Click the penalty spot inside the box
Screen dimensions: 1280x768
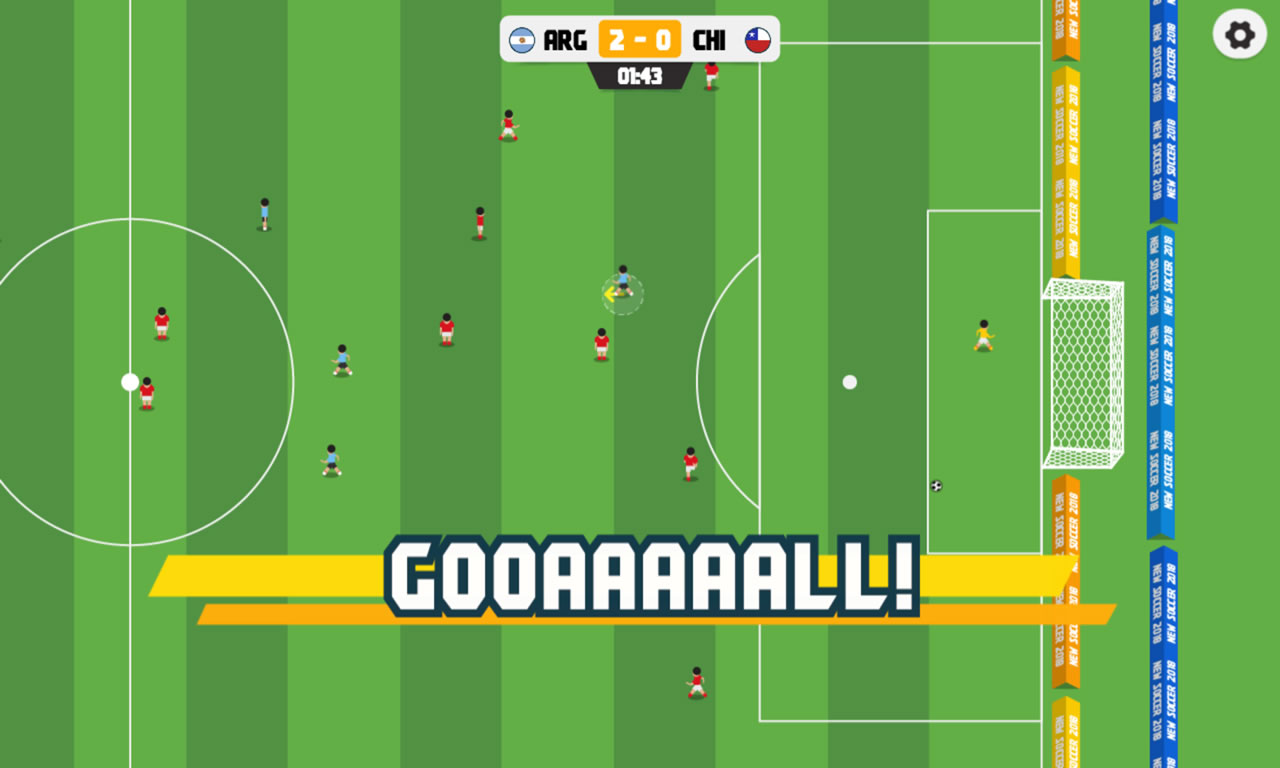click(851, 381)
